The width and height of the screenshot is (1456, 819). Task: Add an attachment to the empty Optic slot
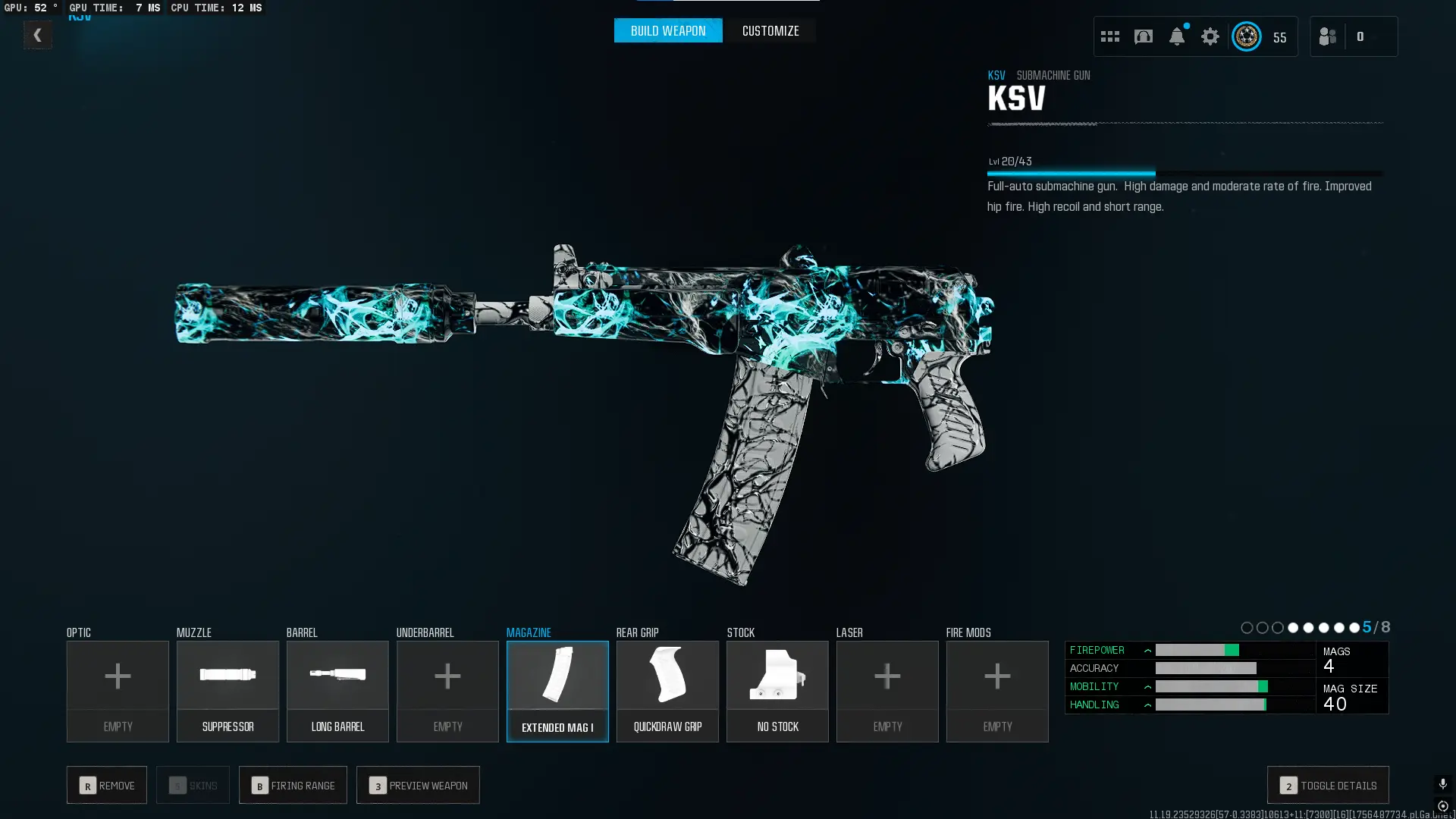[x=118, y=691]
